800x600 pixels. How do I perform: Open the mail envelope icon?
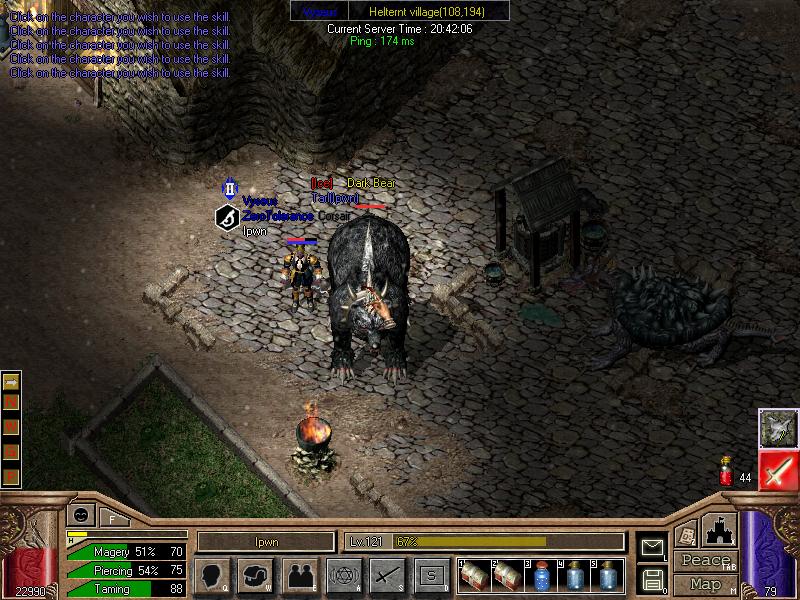pyautogui.click(x=652, y=548)
